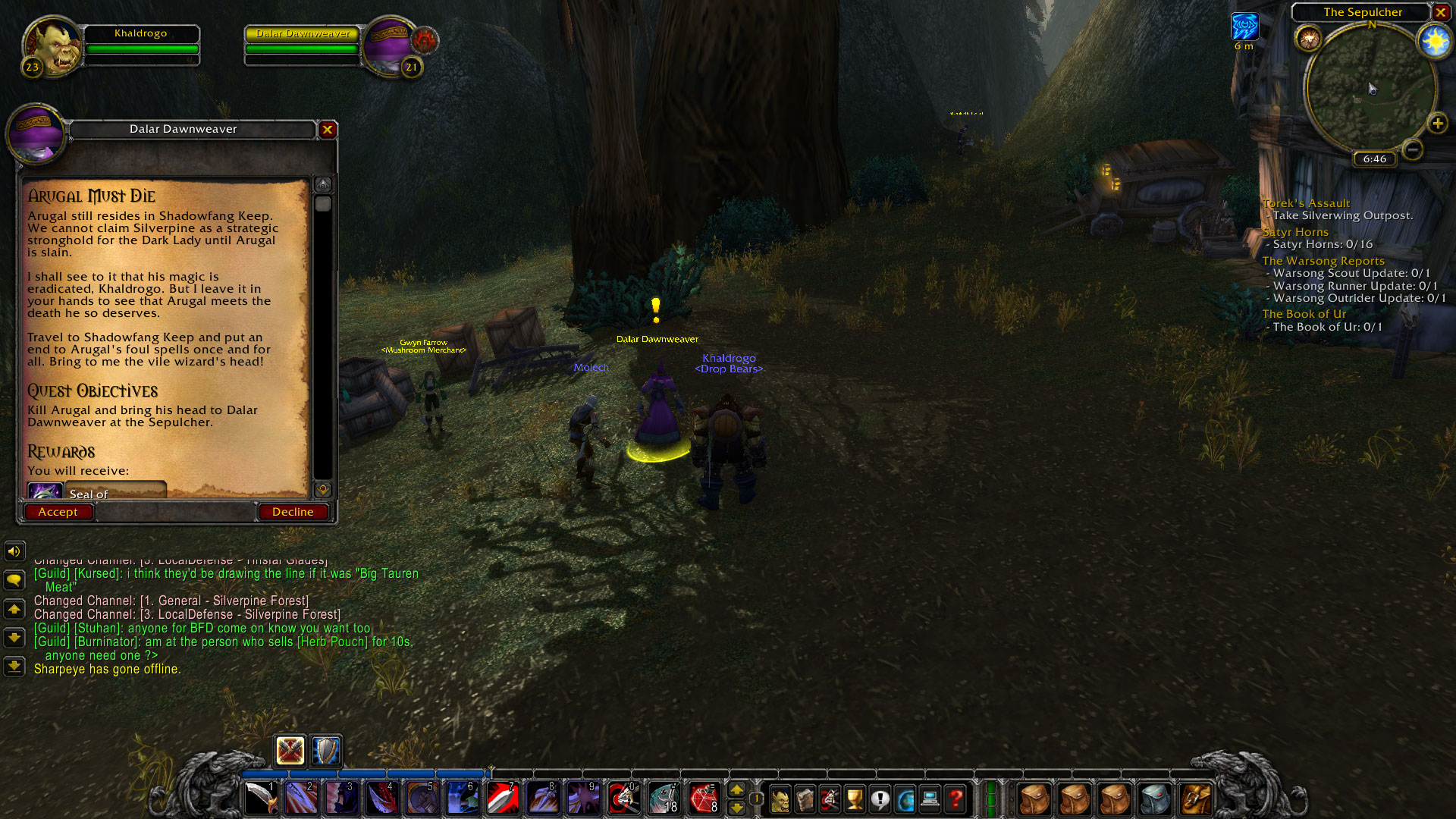1456x819 pixels.
Task: Mute the game sound
Action: 14,551
